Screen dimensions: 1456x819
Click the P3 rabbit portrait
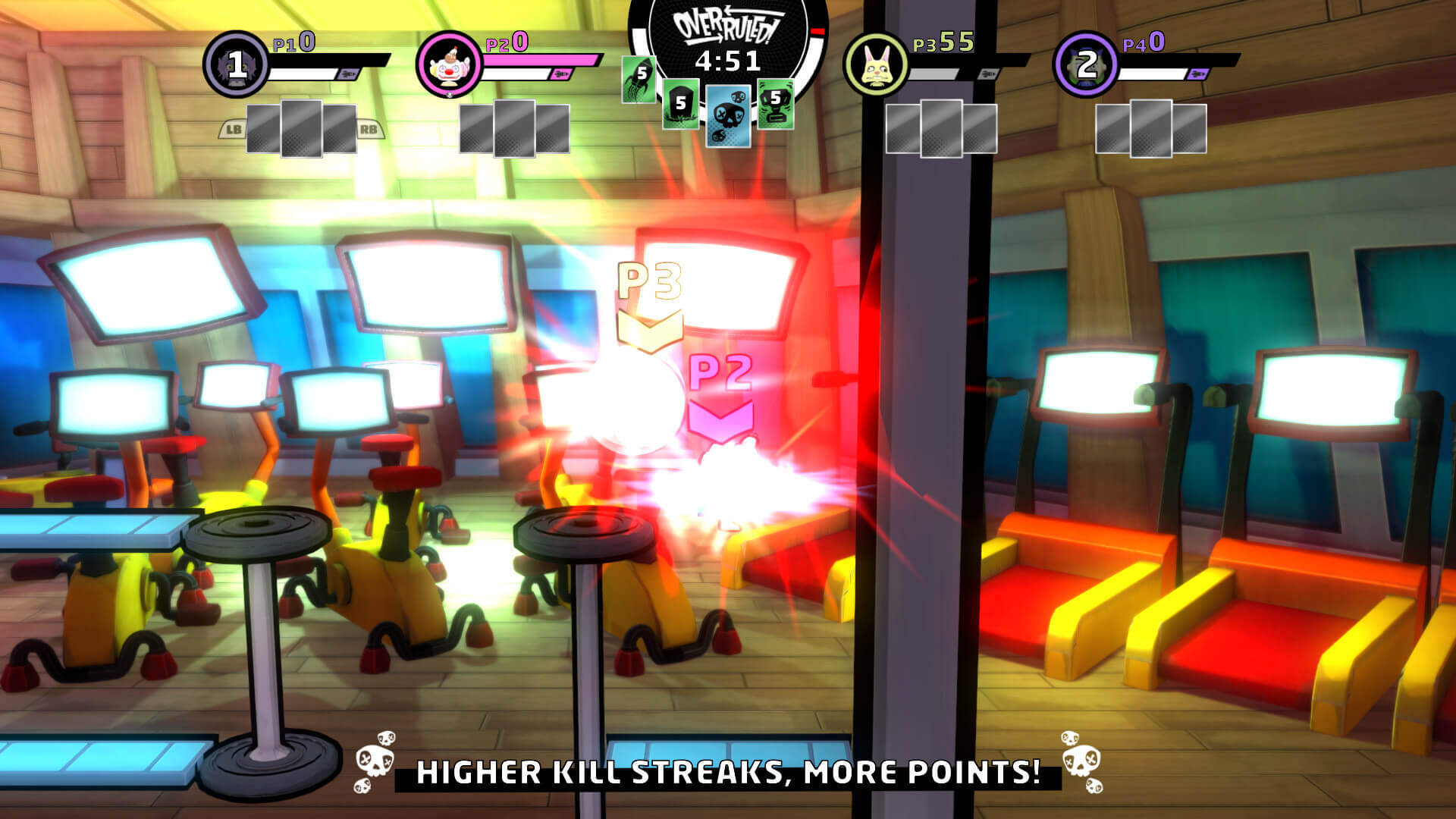pyautogui.click(x=876, y=64)
